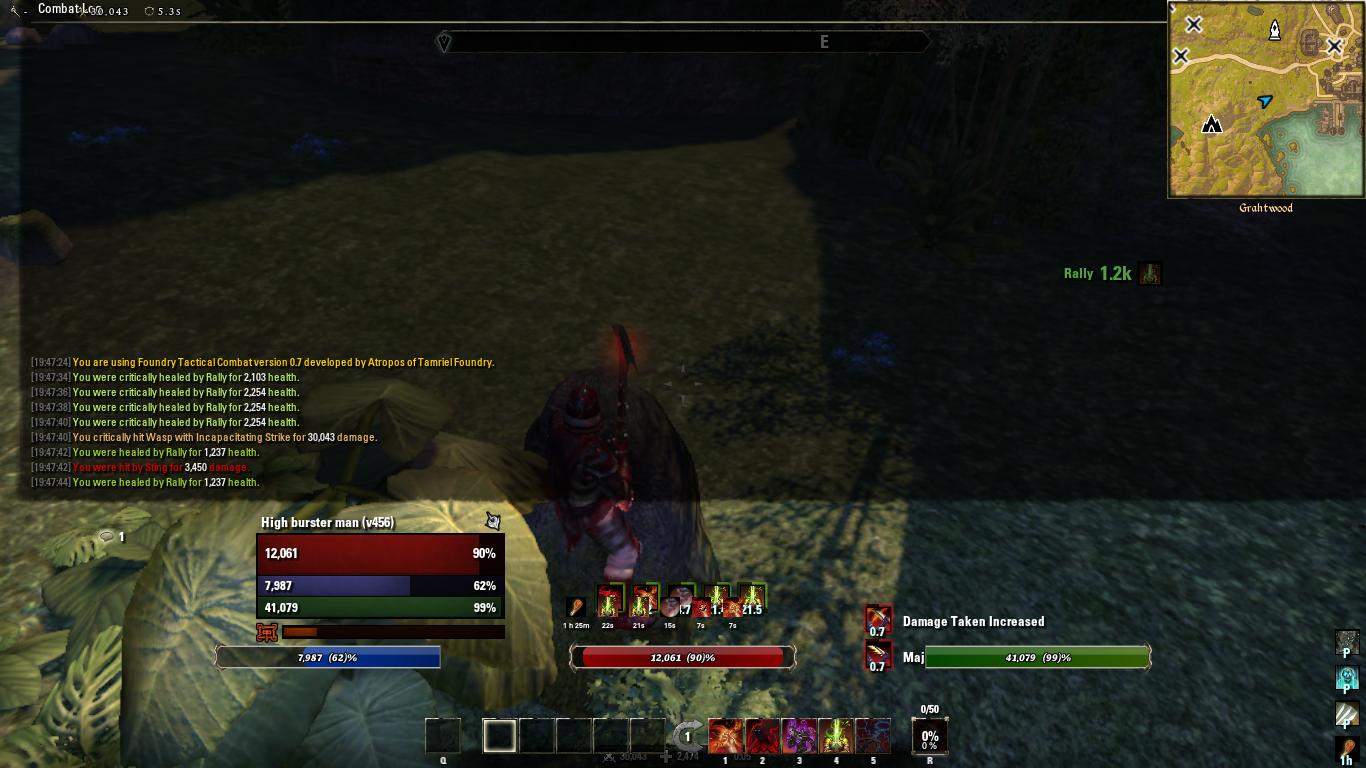This screenshot has height=768, width=1366.
Task: Select ability slot 1 on the action bar
Action: click(725, 735)
